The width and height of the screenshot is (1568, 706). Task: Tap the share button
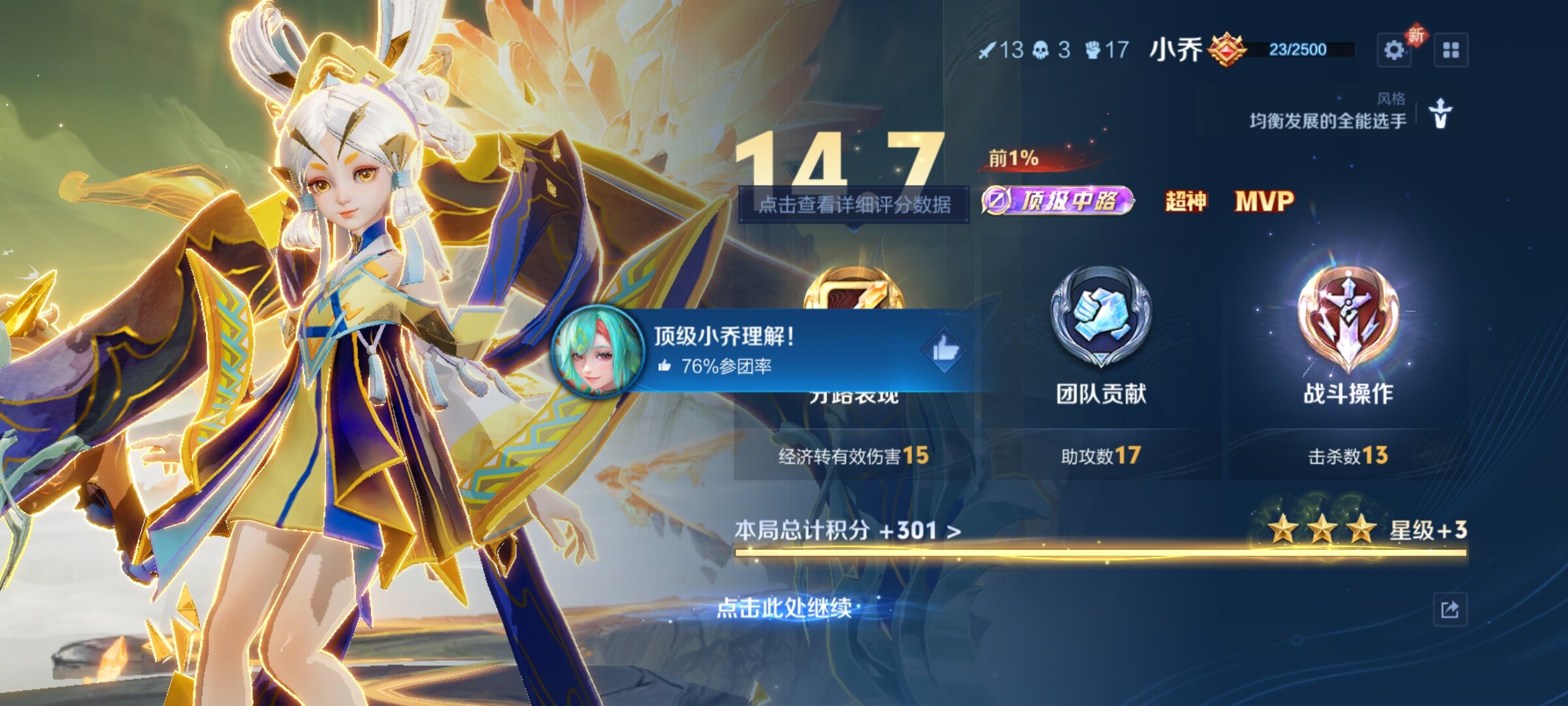[1450, 610]
